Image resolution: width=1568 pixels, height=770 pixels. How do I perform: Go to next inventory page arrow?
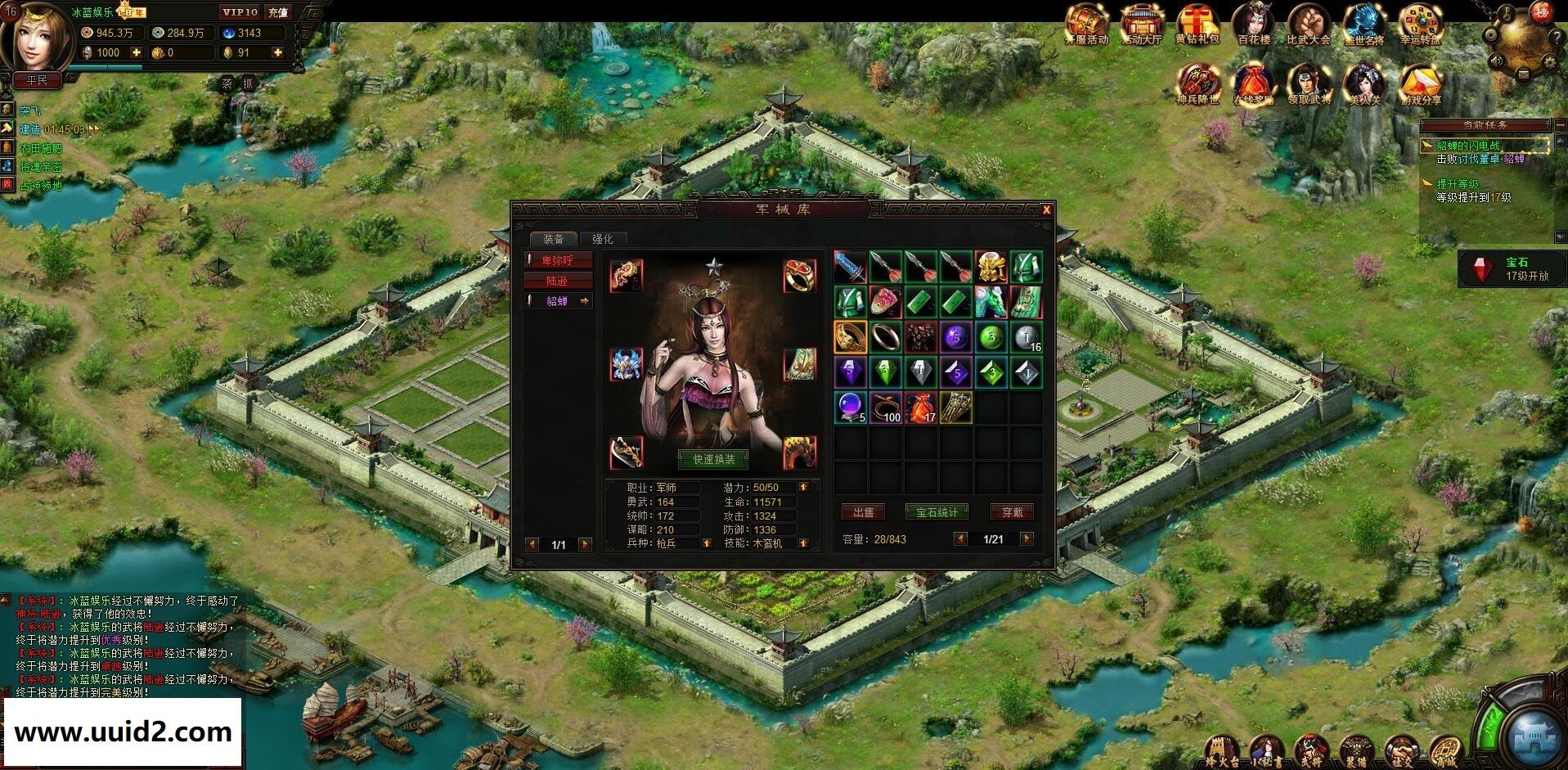tap(1027, 538)
